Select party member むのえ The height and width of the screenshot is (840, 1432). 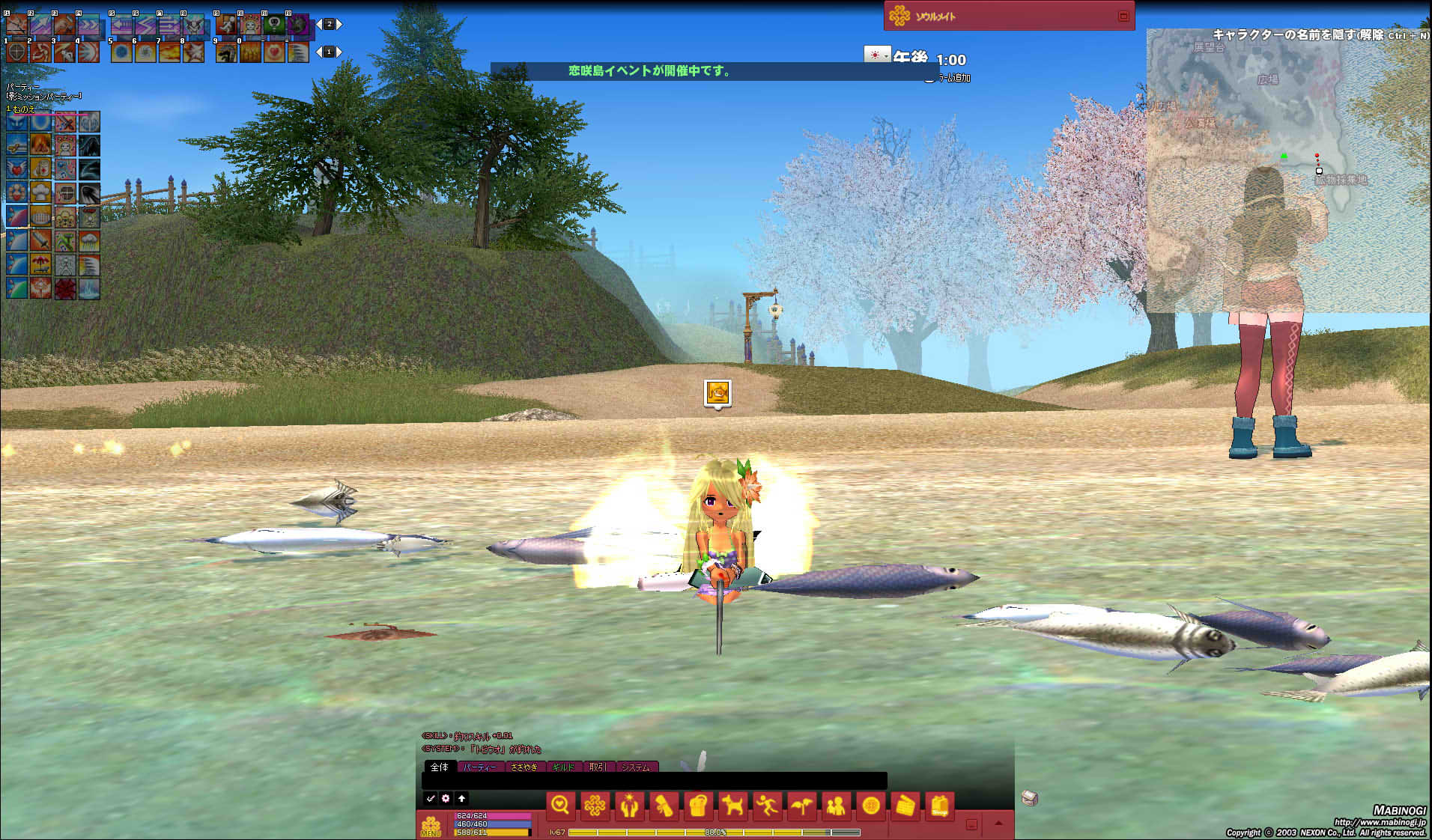pos(24,109)
